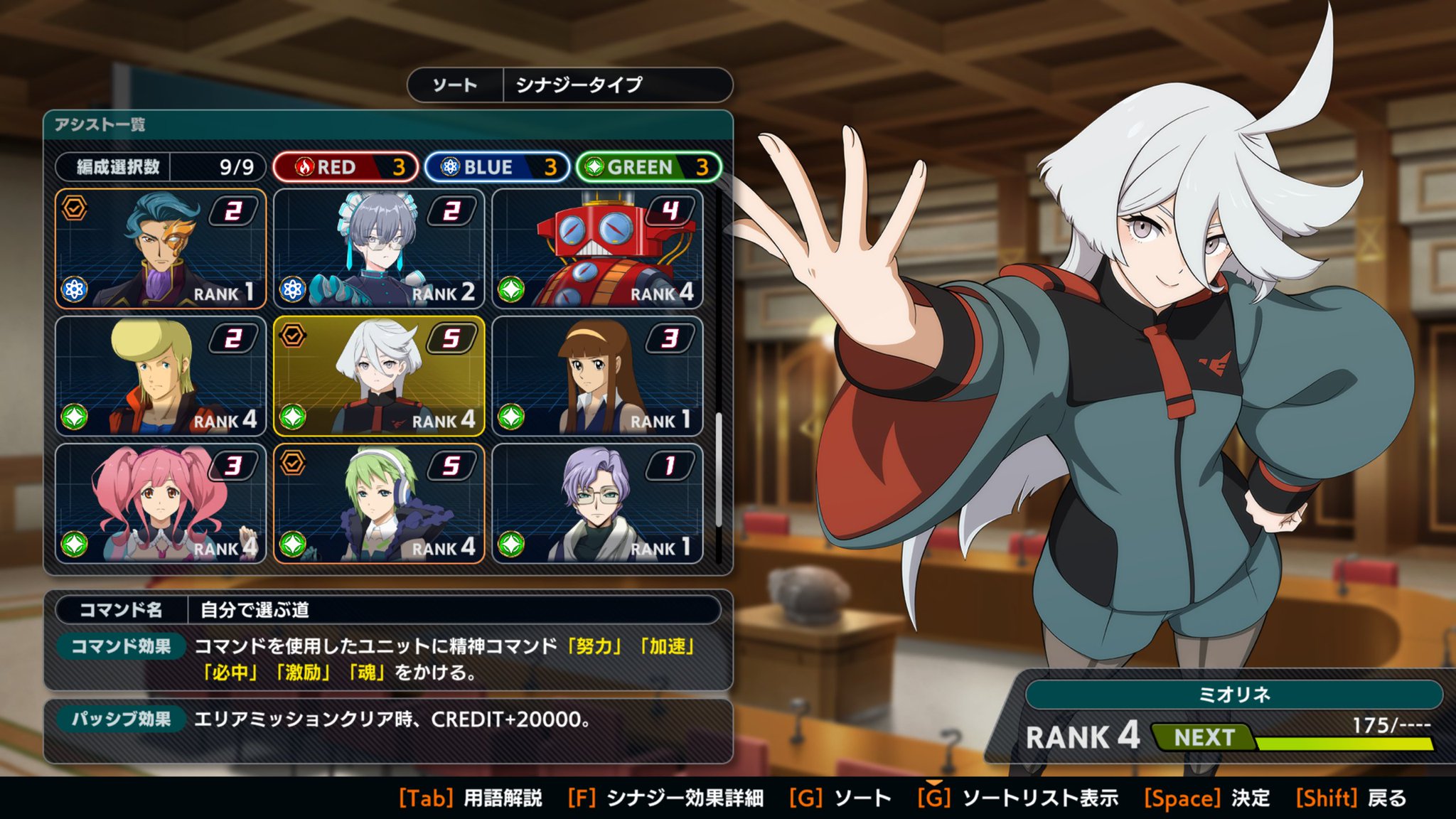Screen dimensions: 1456x819
Task: Select the purple-haired man with glasses card
Action: tap(597, 504)
